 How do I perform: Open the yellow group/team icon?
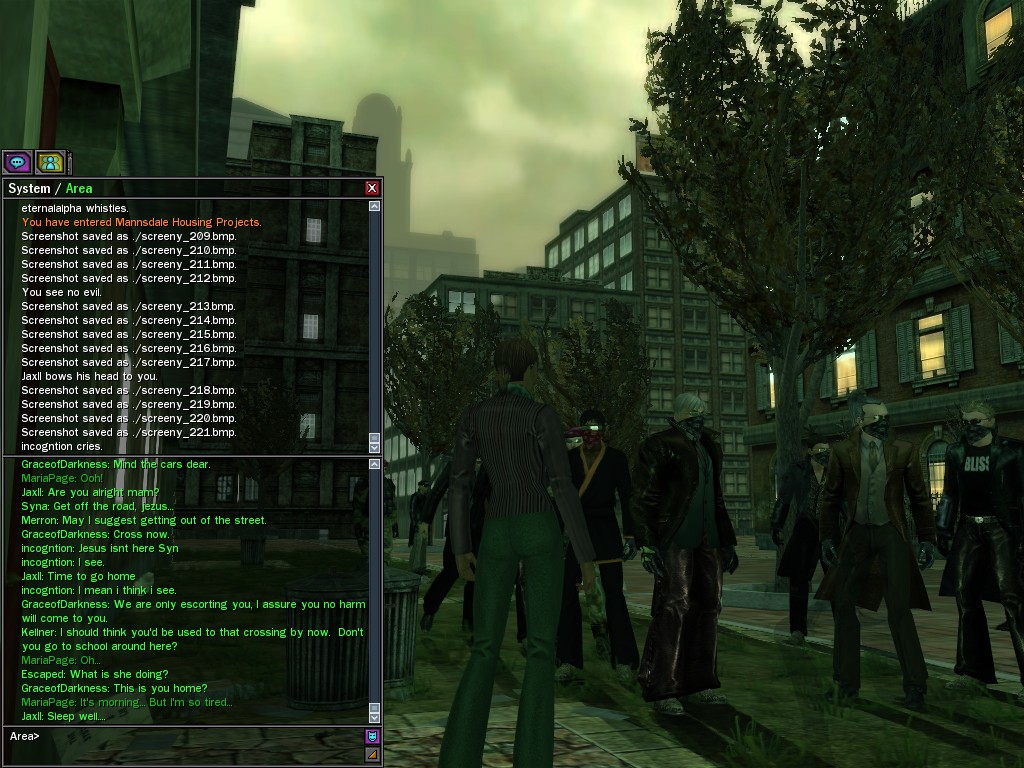(x=50, y=161)
